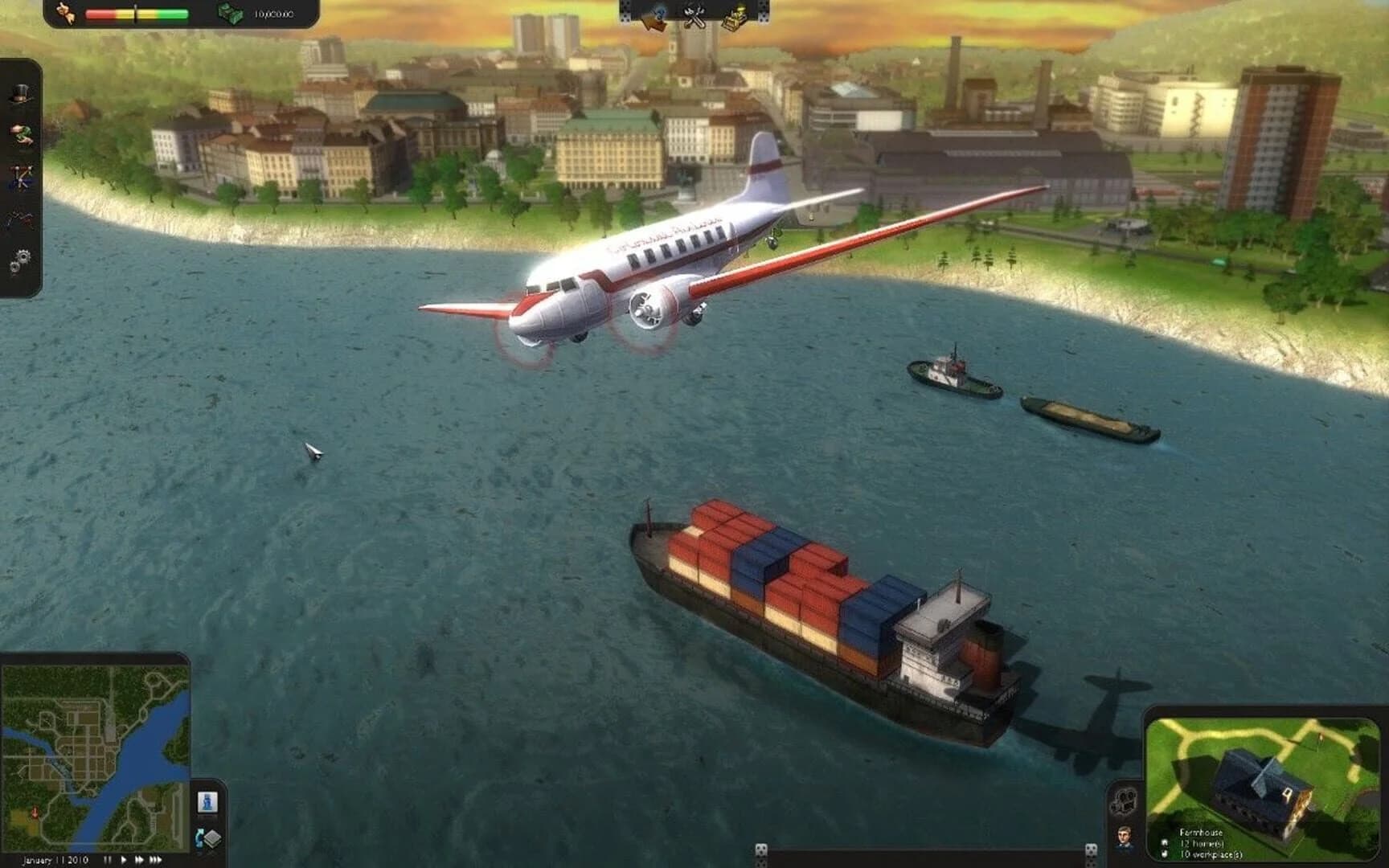Open the game settings gears icon
This screenshot has width=1389, height=868.
[22, 259]
